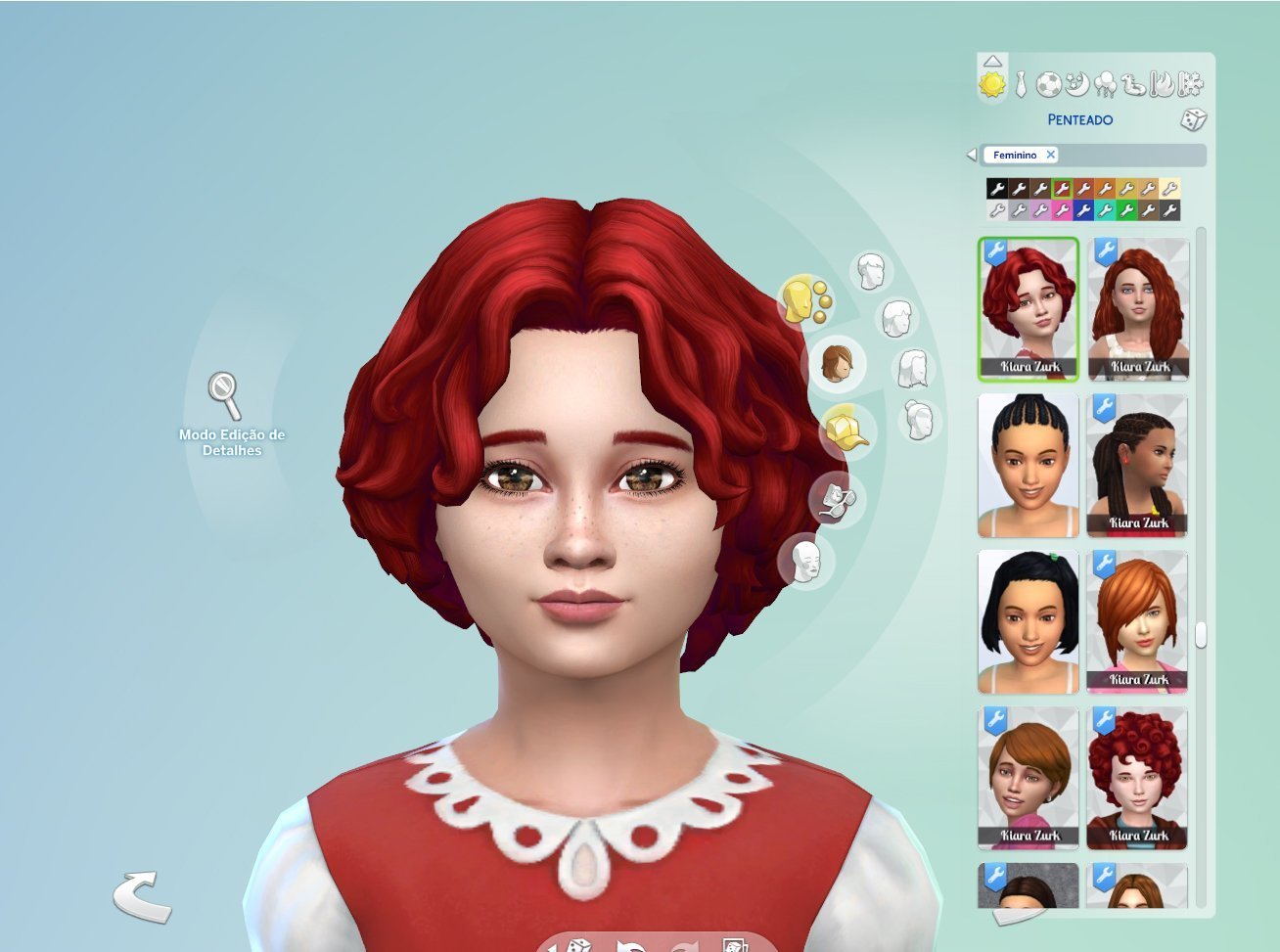Open the Hot Weather flame outfit category
1280x952 pixels.
point(1163,85)
